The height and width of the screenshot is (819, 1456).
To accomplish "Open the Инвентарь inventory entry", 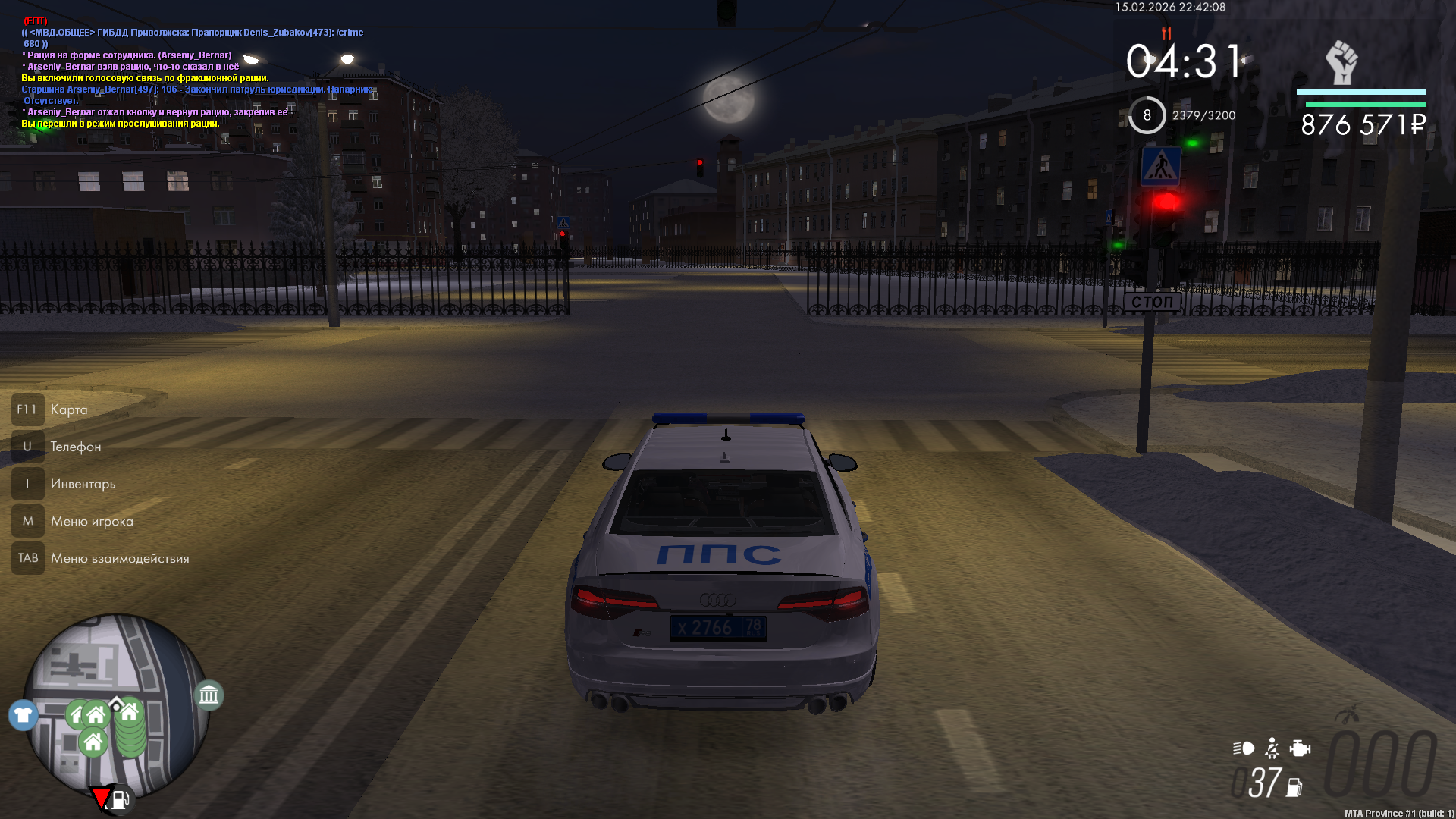I will click(x=83, y=484).
